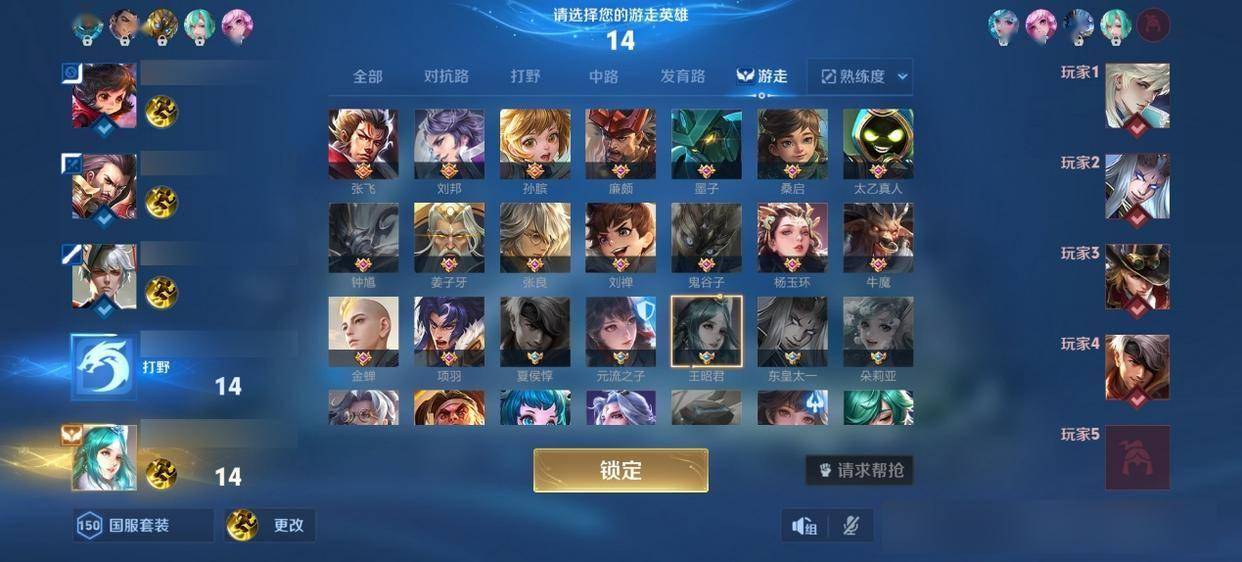
Task: Switch to the 中路 mid lane tab
Action: tap(603, 76)
